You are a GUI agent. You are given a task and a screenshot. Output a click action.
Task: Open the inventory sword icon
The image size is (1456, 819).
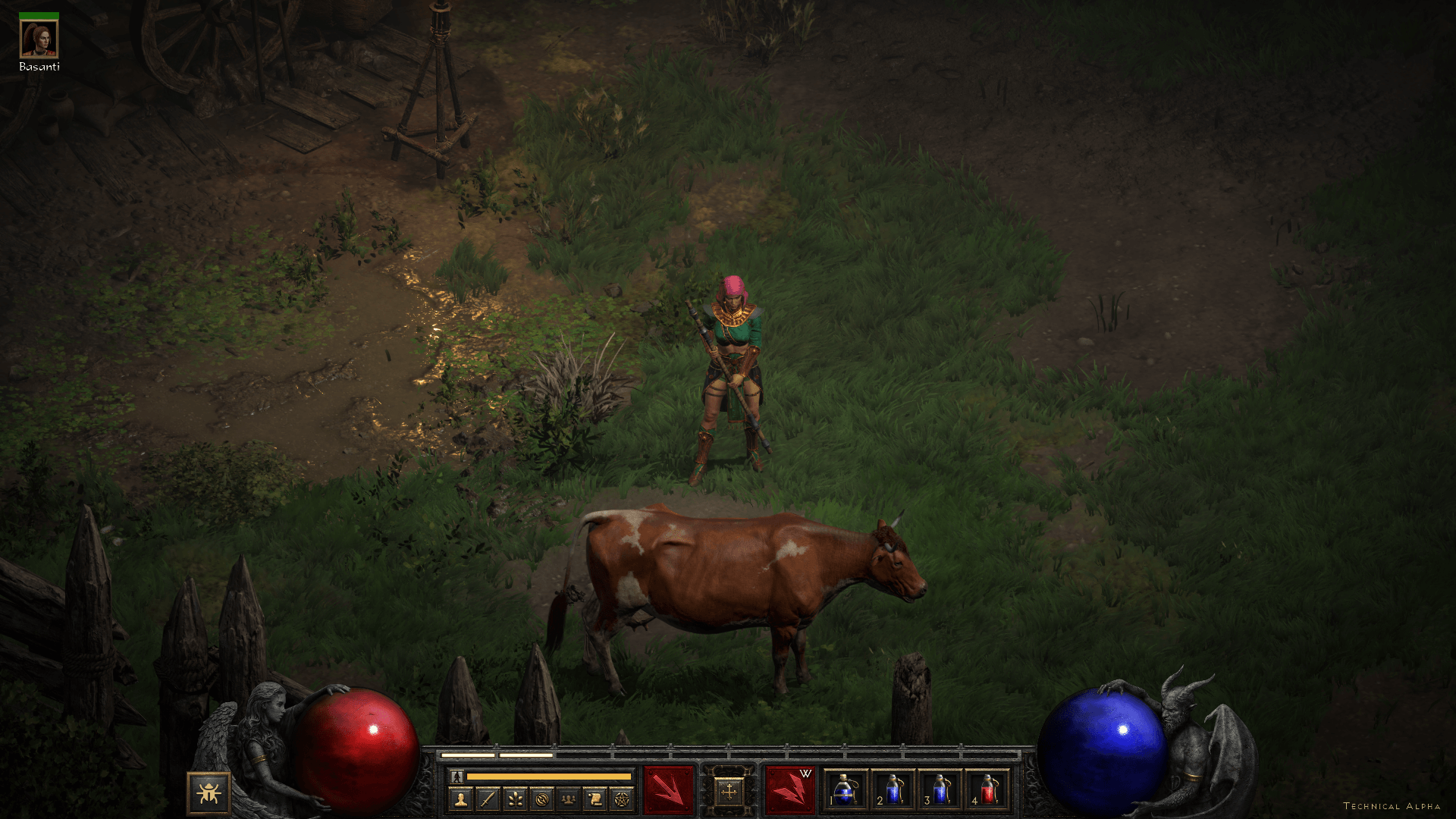pyautogui.click(x=488, y=799)
